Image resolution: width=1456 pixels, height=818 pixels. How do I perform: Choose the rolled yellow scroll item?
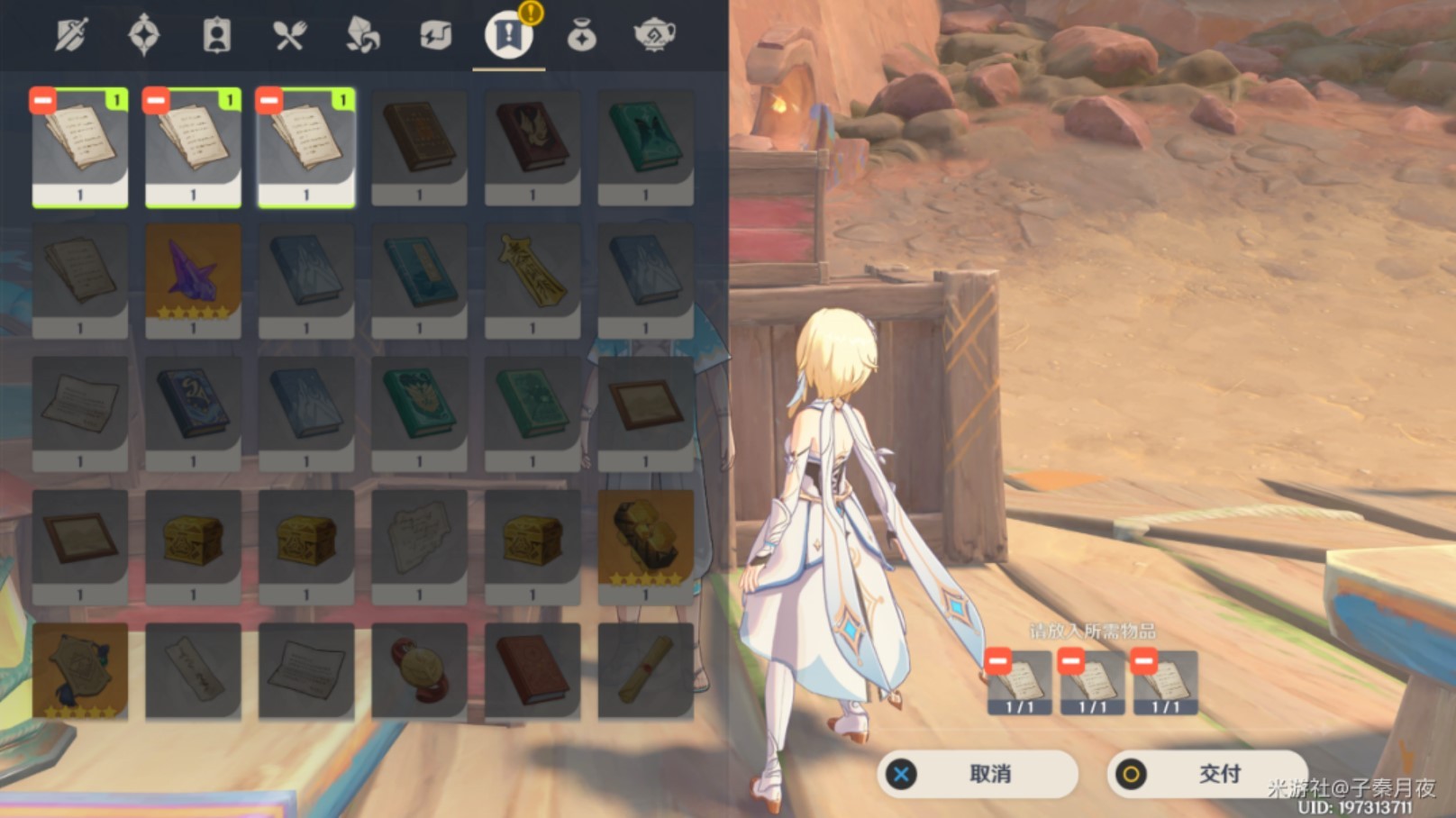click(x=645, y=671)
